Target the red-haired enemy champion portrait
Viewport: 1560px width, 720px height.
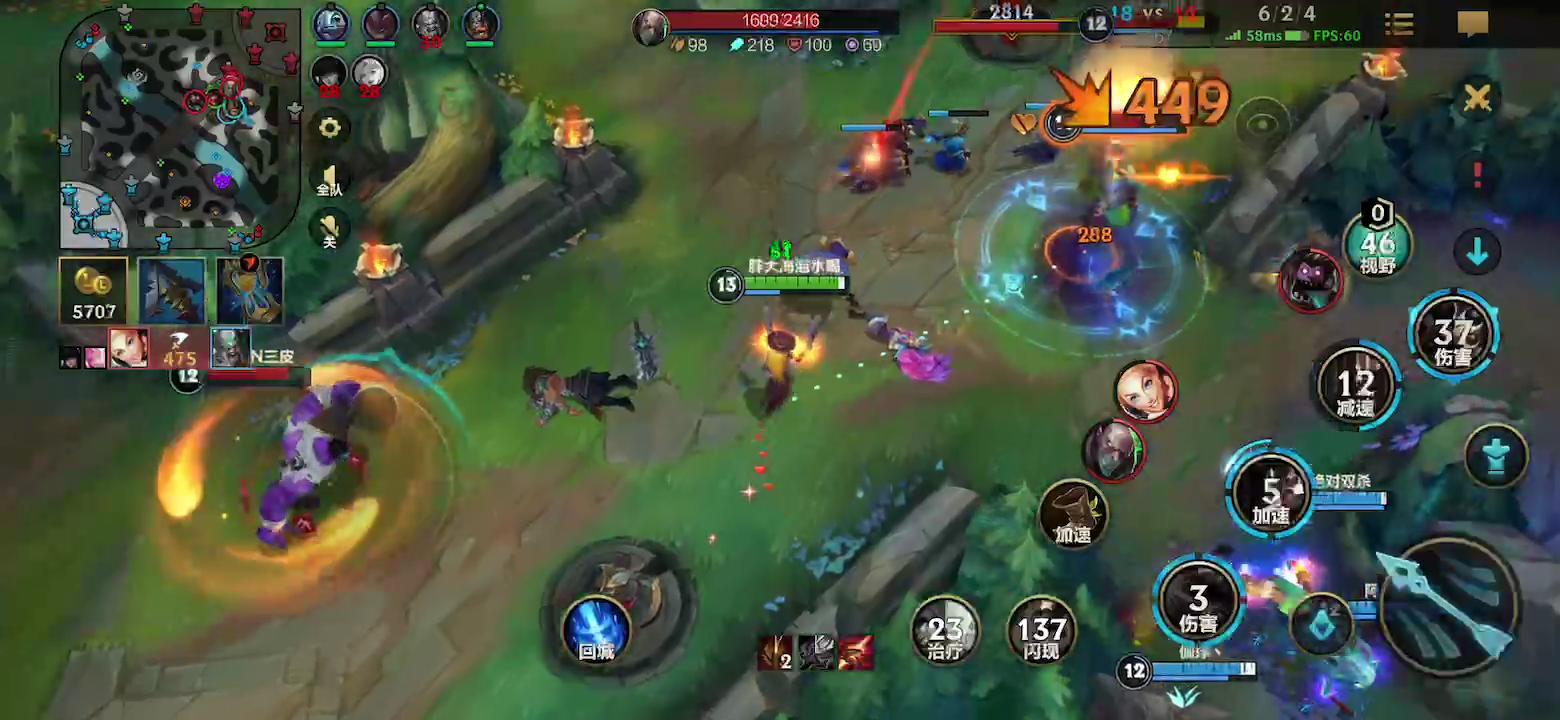pyautogui.click(x=1145, y=391)
